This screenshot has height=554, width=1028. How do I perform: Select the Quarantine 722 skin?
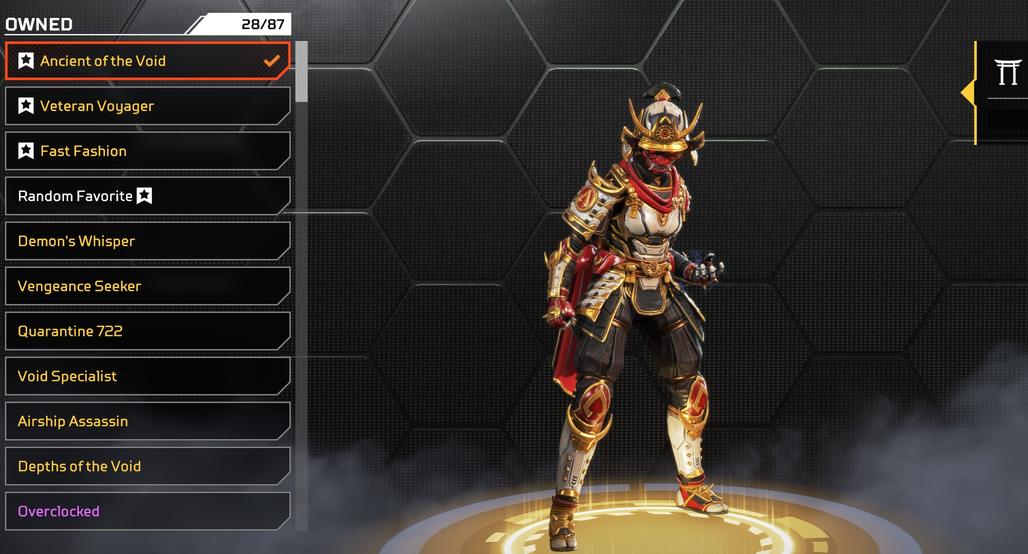(x=147, y=331)
